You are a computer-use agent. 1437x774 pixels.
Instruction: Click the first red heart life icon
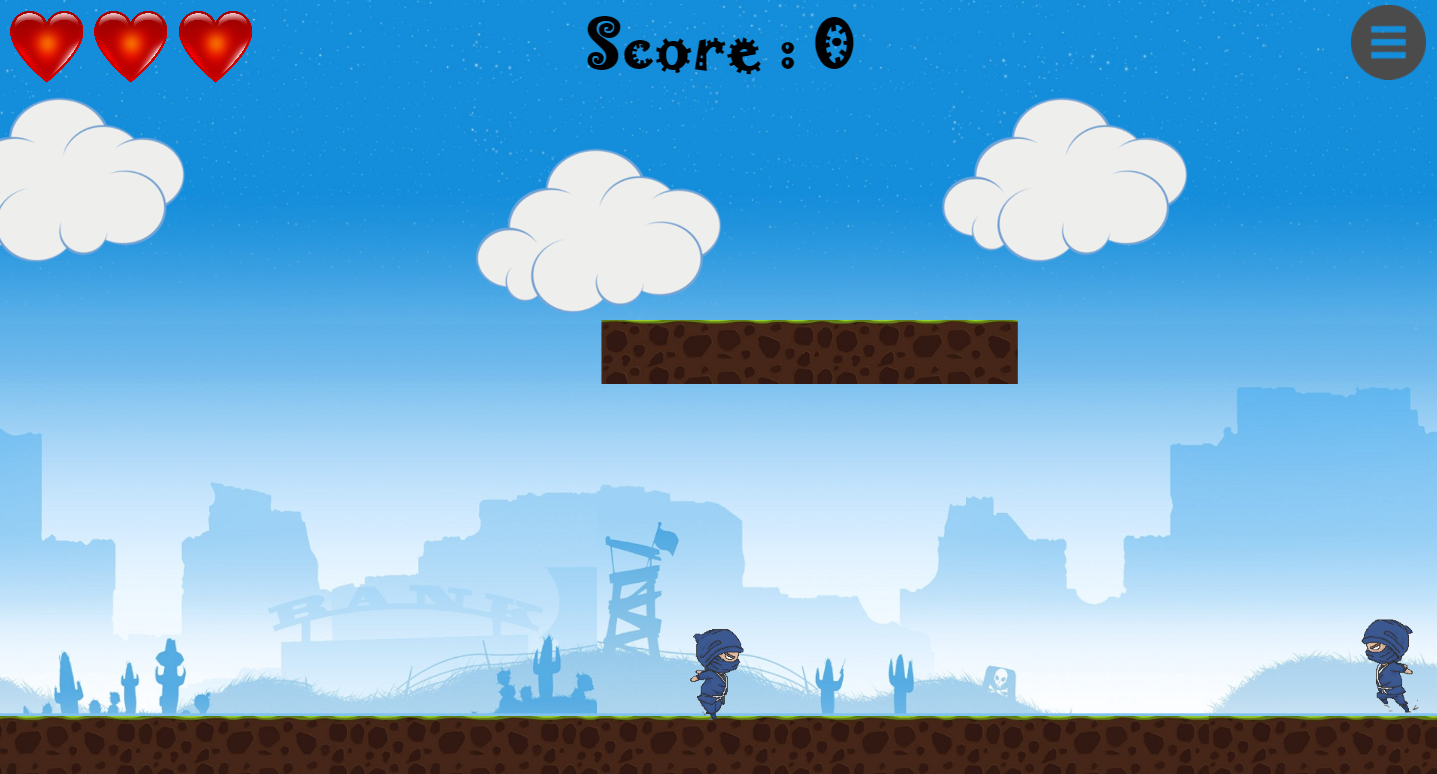(x=45, y=43)
